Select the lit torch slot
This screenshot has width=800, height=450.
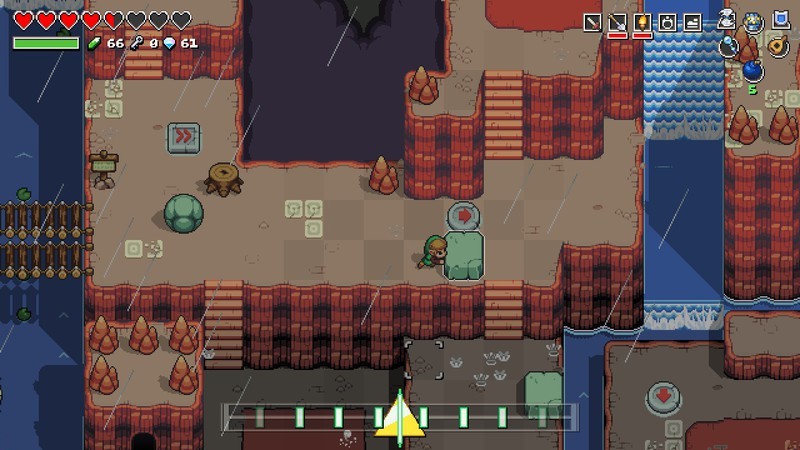click(642, 22)
